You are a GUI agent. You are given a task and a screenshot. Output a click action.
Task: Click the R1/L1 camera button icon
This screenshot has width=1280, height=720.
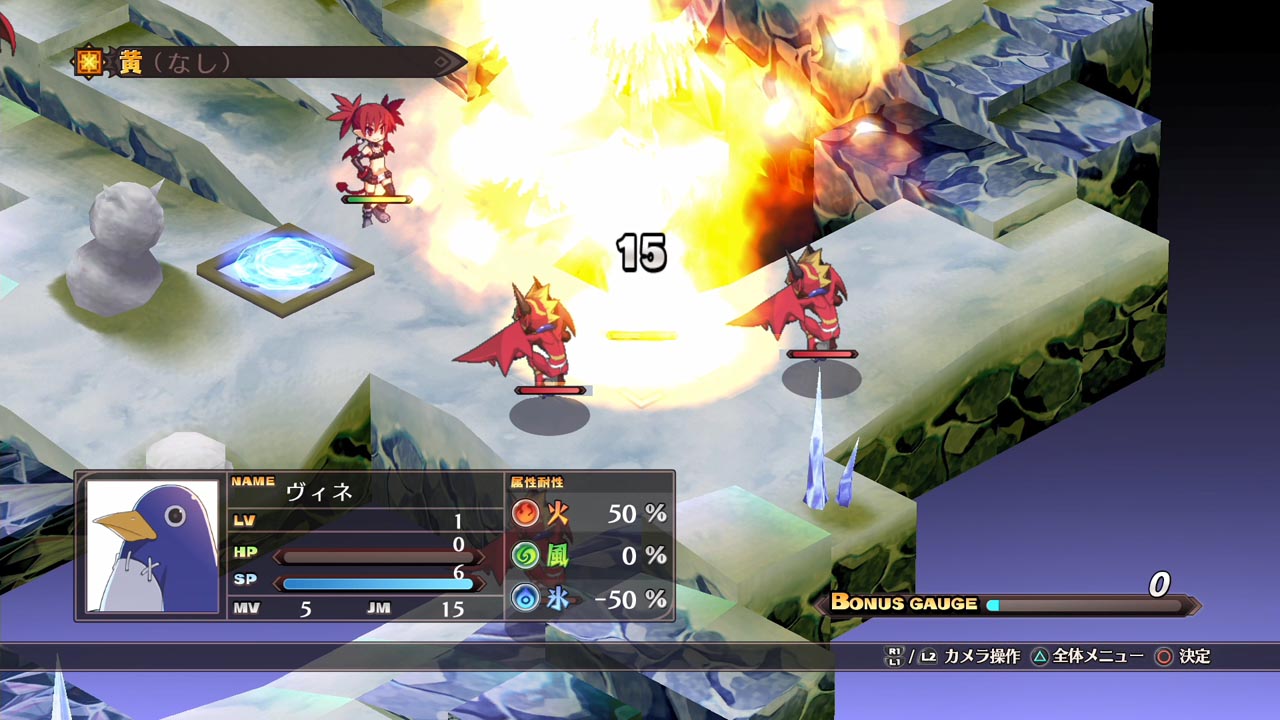[895, 656]
